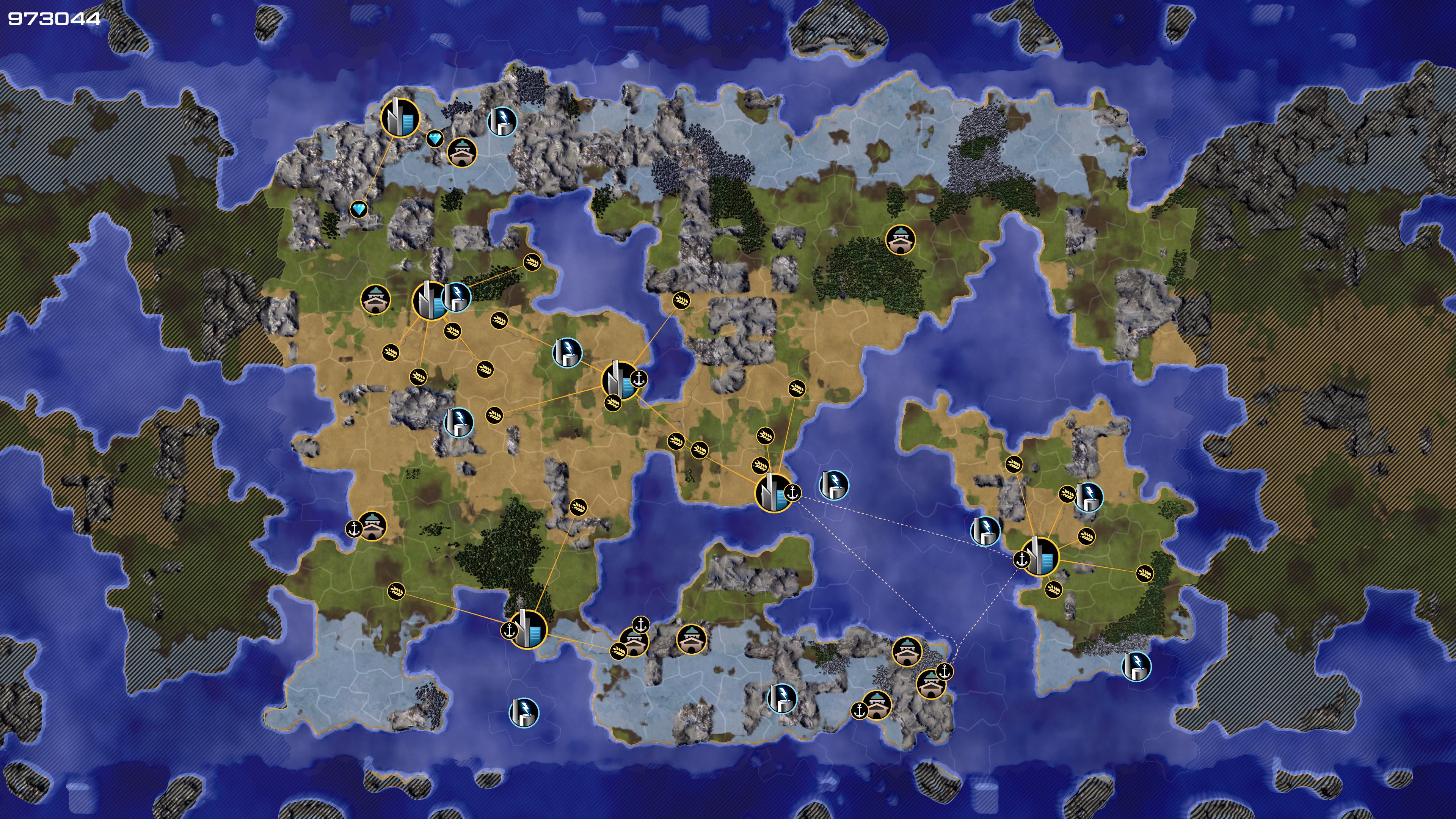Select the power plant on the southeastern coast tip
Image resolution: width=1456 pixels, height=819 pixels.
point(1136,667)
